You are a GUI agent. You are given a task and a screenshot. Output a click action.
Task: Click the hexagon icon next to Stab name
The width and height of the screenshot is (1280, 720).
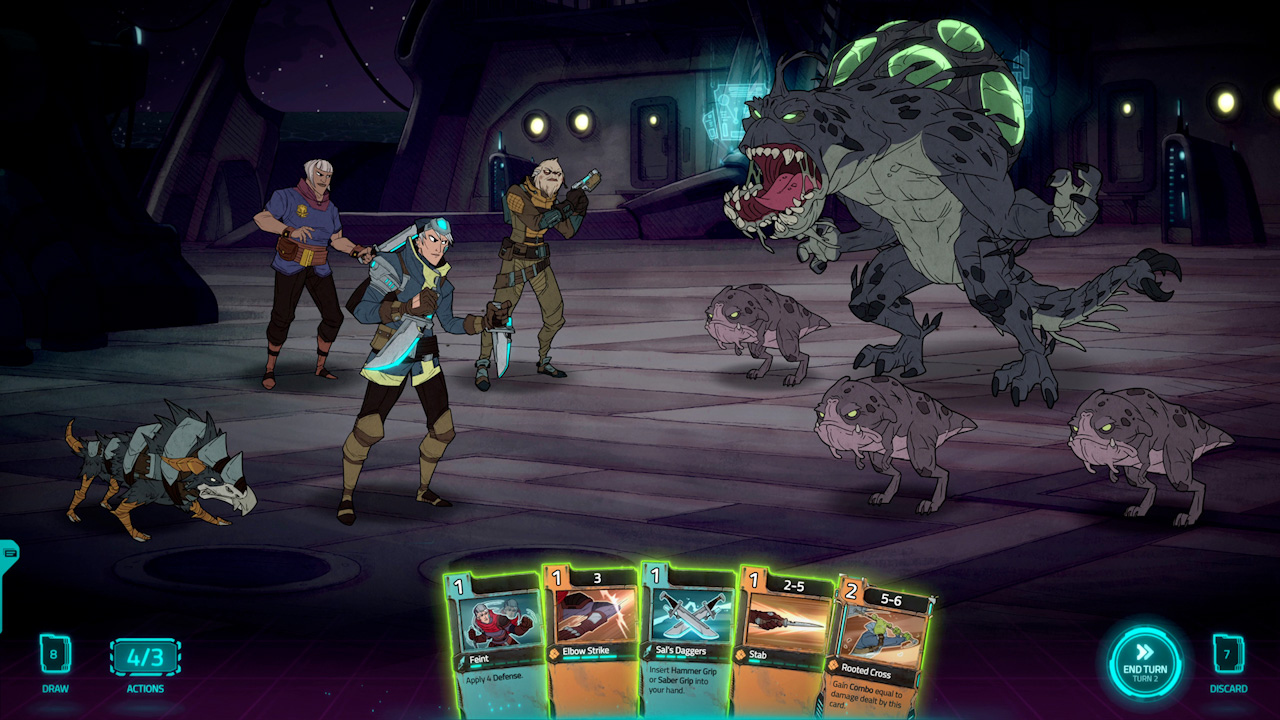point(741,655)
